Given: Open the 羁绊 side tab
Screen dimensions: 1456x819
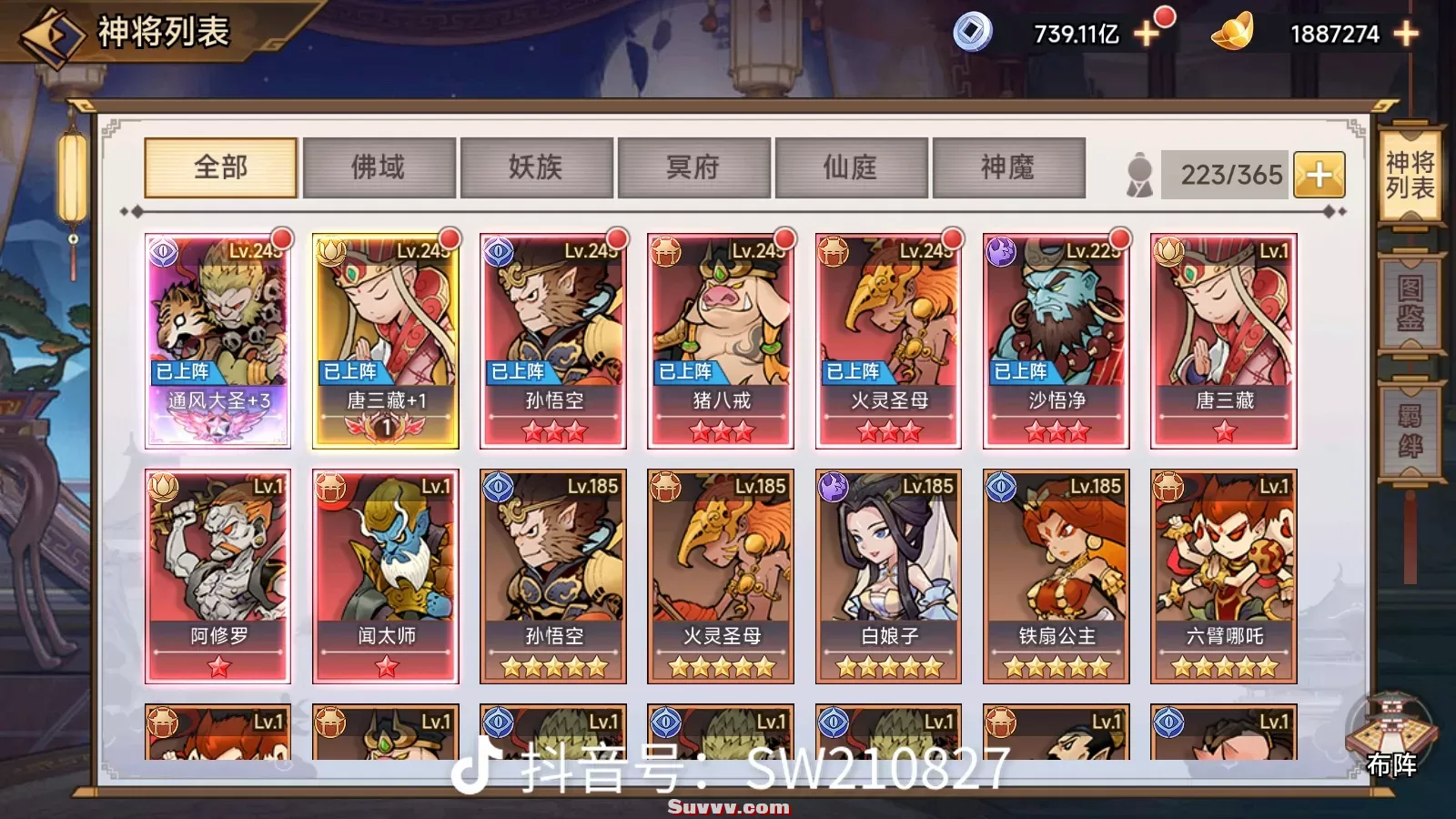Looking at the screenshot, I should click(x=1410, y=430).
